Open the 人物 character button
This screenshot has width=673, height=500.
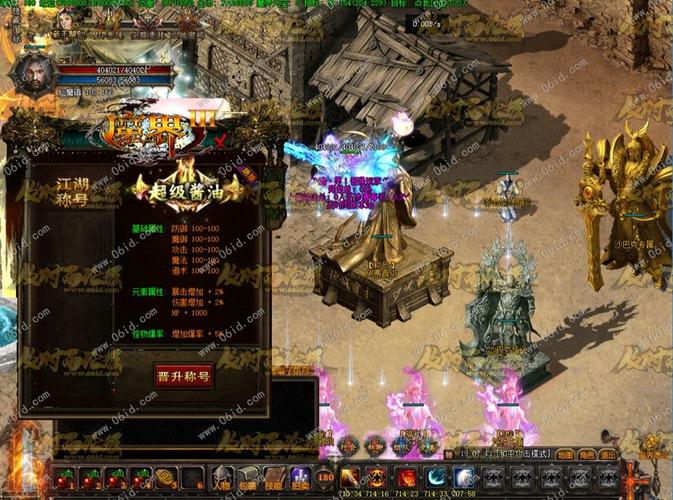(x=223, y=478)
